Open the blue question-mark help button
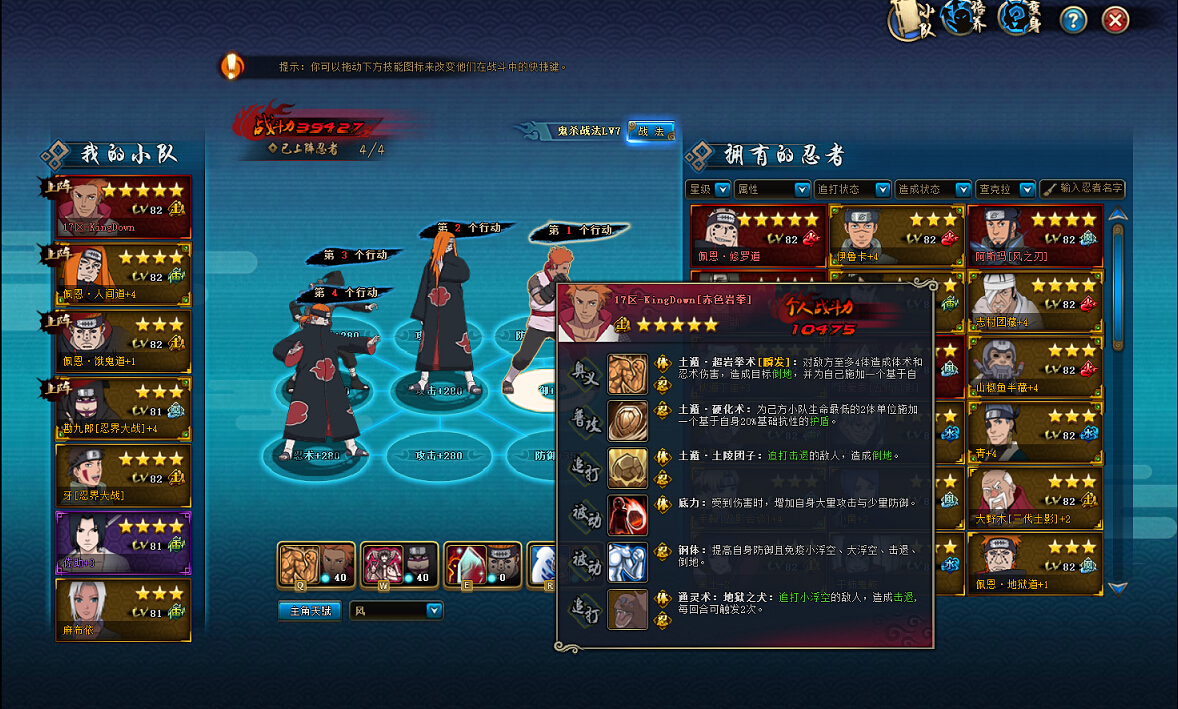This screenshot has width=1178, height=709. pyautogui.click(x=1072, y=19)
